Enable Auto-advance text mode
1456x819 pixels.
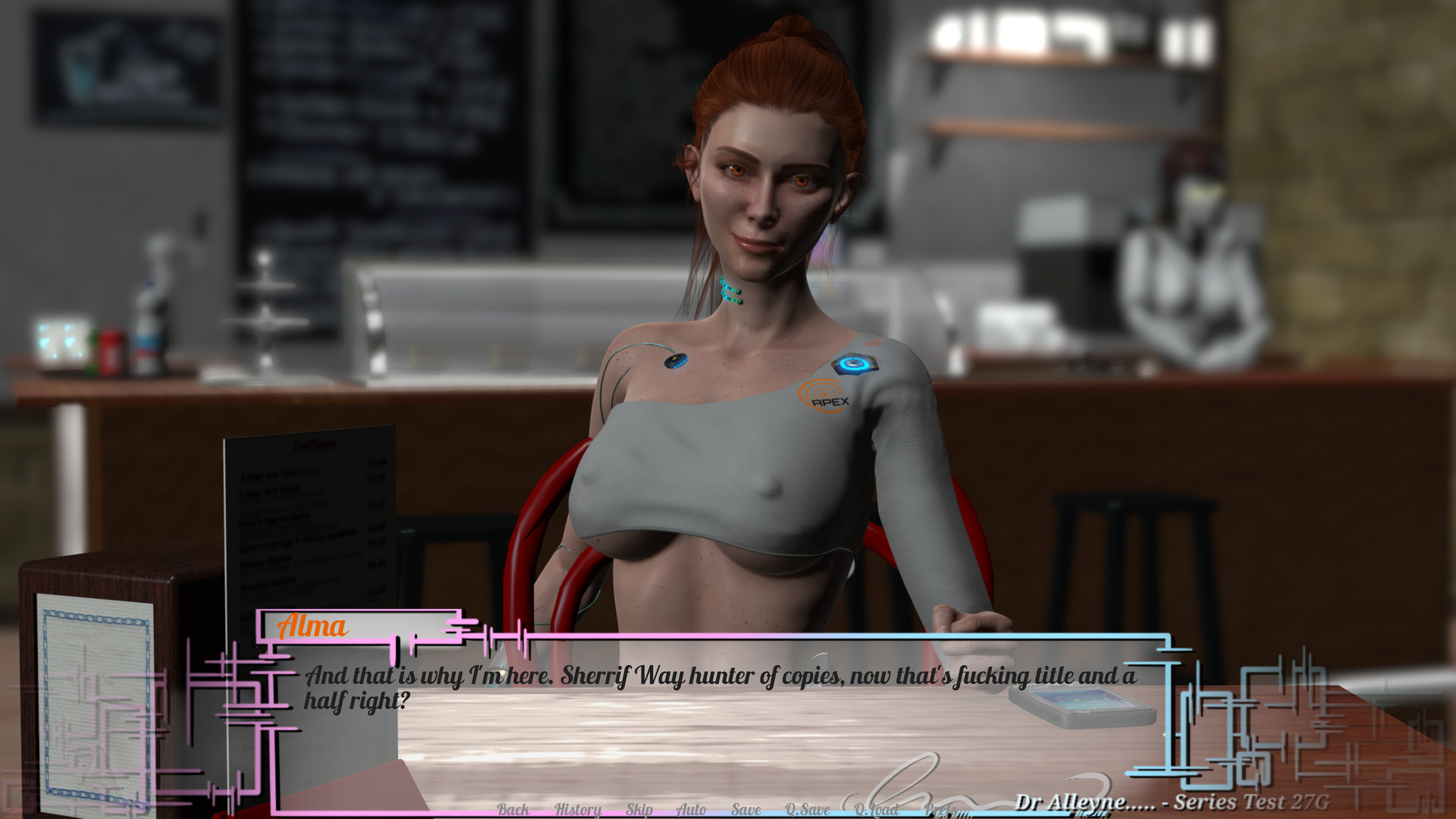tap(691, 809)
